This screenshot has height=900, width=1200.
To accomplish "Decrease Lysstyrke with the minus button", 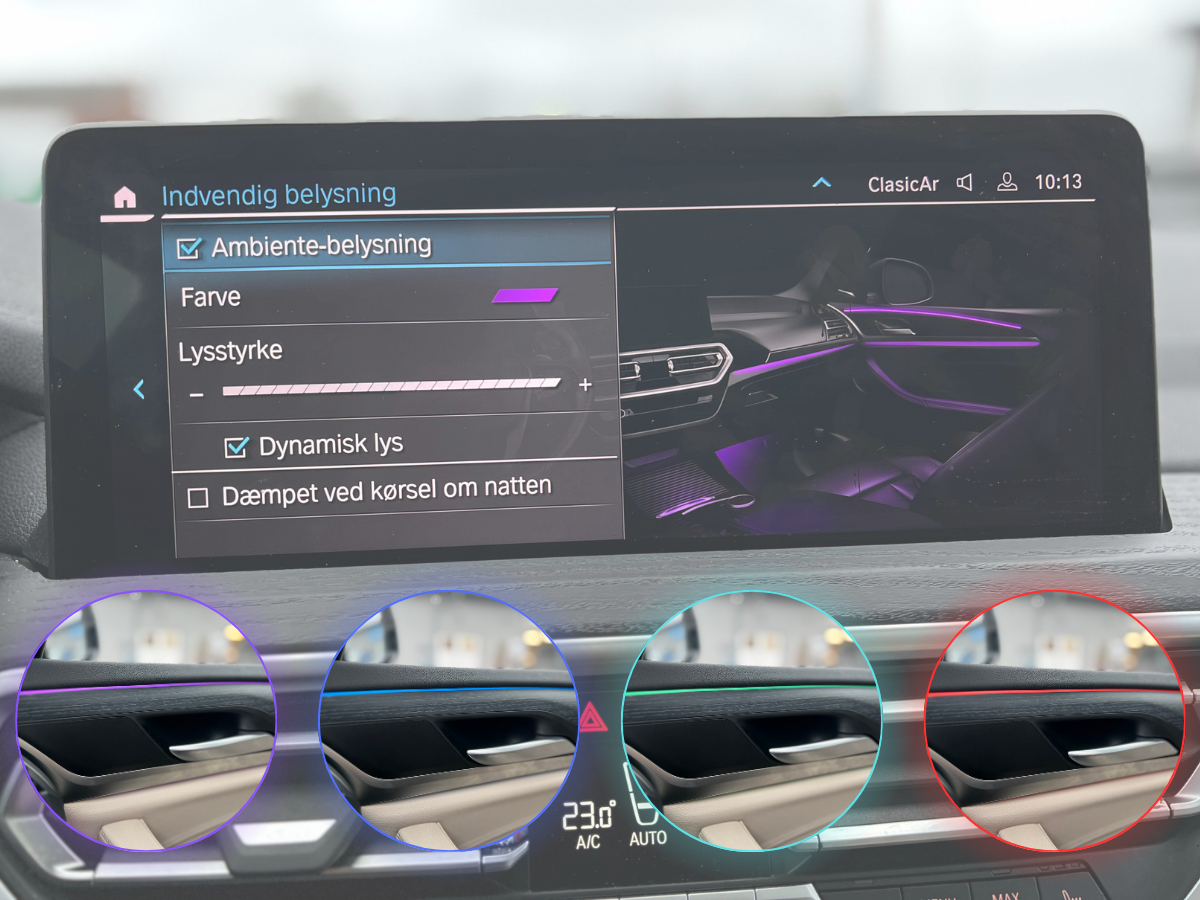I will pyautogui.click(x=197, y=395).
